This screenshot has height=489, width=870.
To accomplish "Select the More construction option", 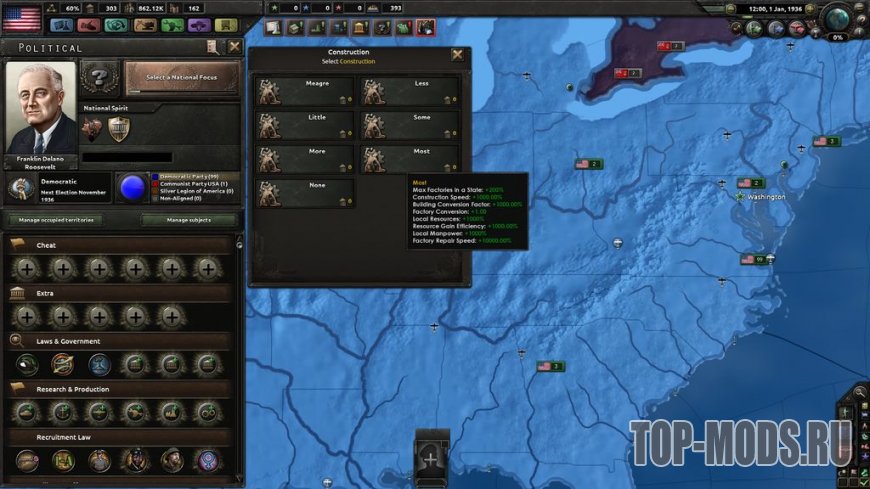I will click(x=305, y=159).
